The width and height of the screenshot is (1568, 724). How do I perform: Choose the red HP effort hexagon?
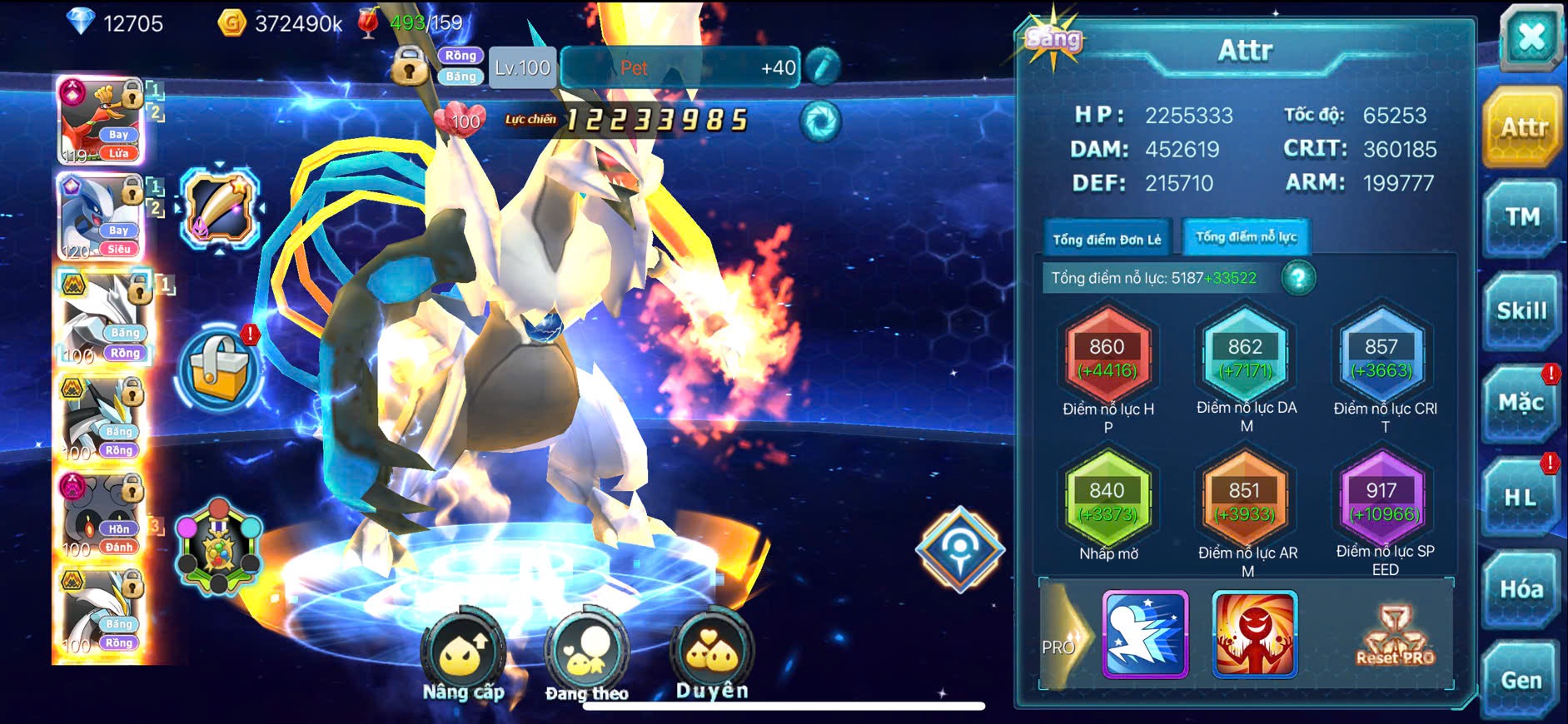[1108, 358]
